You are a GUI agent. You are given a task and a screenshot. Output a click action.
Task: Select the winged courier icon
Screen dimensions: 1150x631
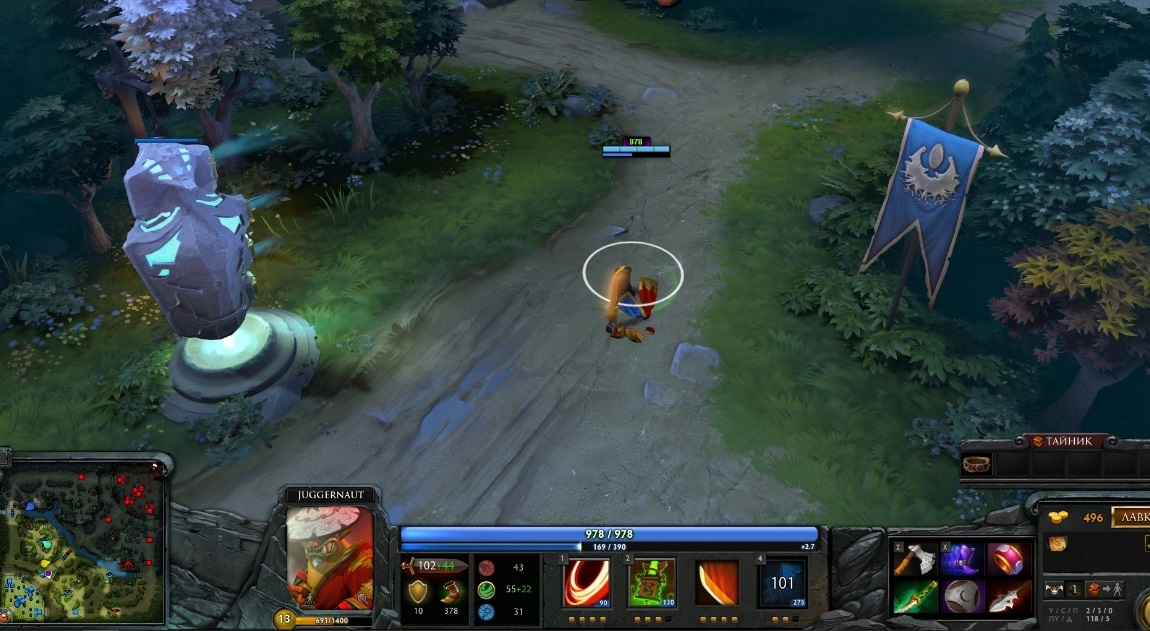click(x=1054, y=590)
